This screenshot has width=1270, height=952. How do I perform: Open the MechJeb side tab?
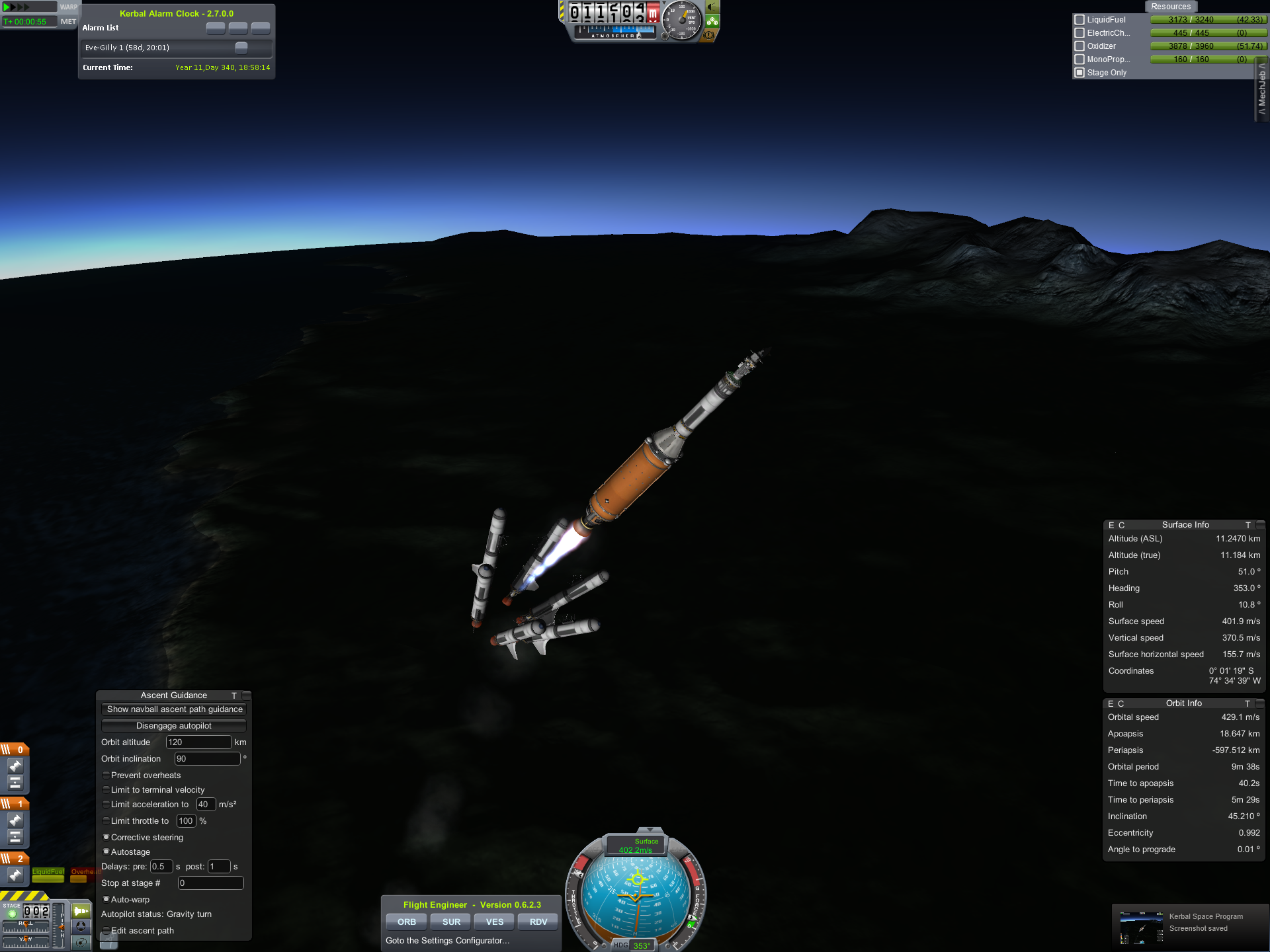[1262, 93]
